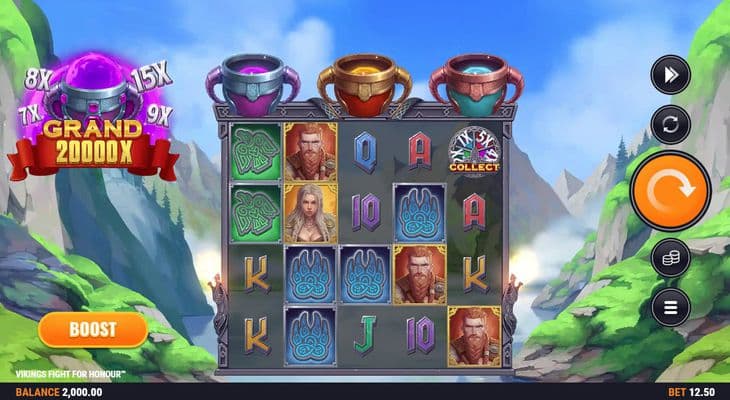Screen dimensions: 730x400
Task: Open the hamburger menu button
Action: click(670, 306)
